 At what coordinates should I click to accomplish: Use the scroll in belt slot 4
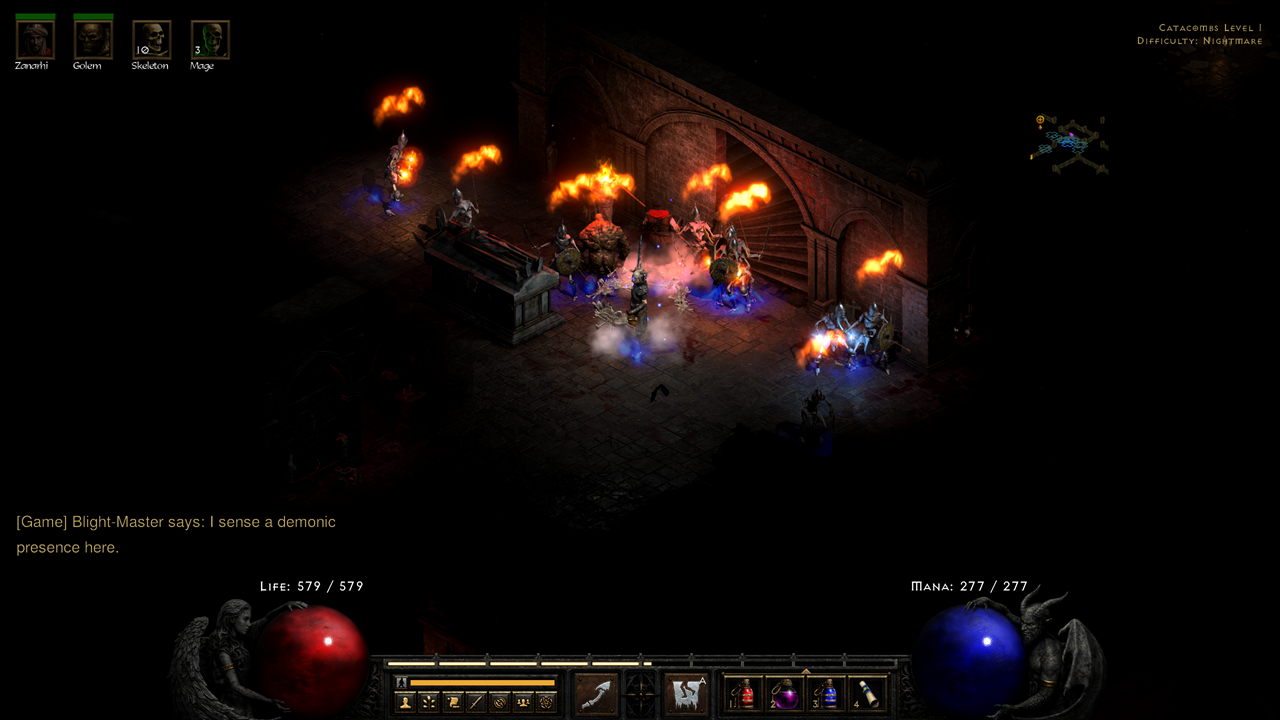pos(868,694)
